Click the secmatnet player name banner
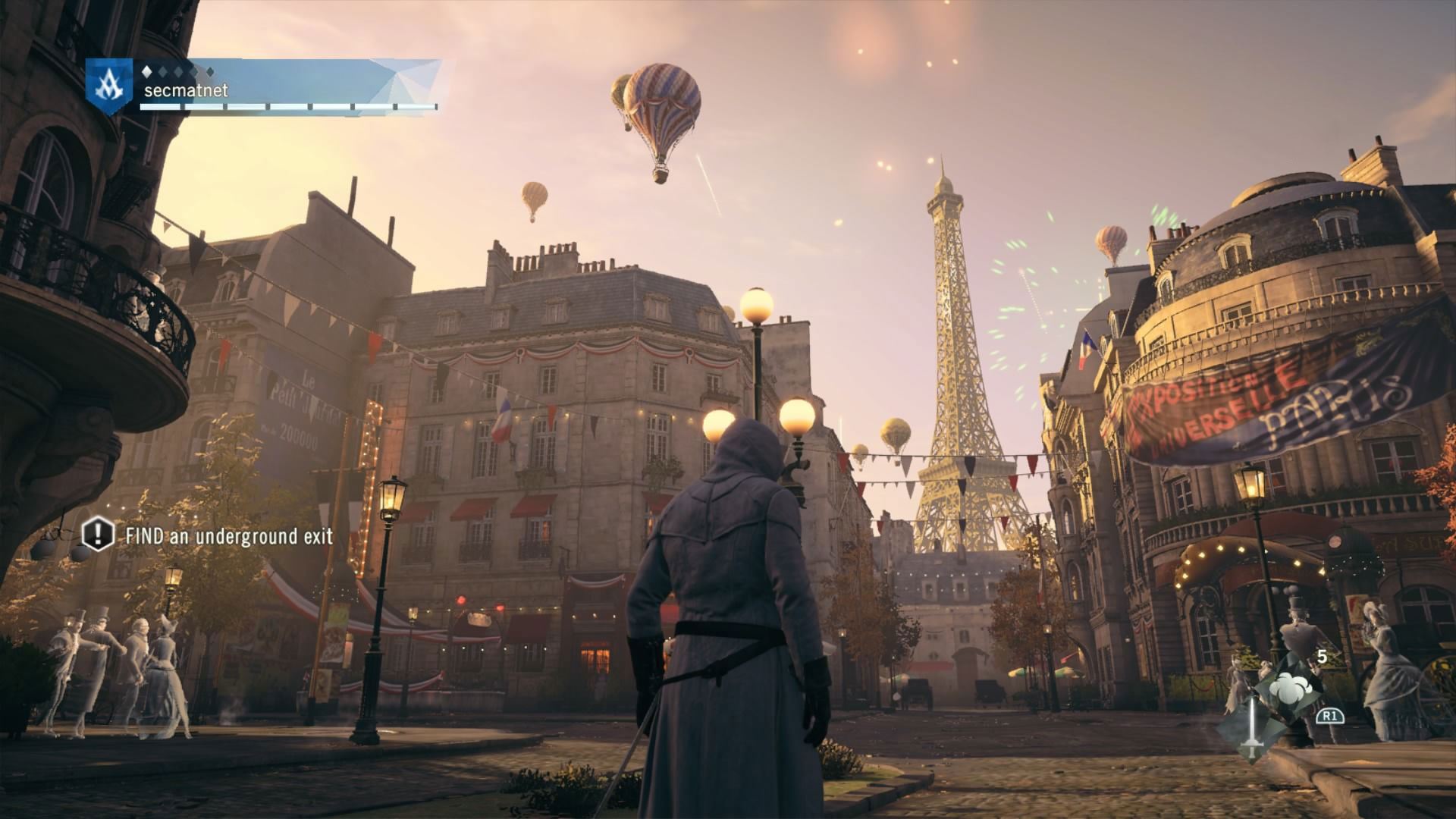Screen dimensions: 1456x819 coord(186,91)
